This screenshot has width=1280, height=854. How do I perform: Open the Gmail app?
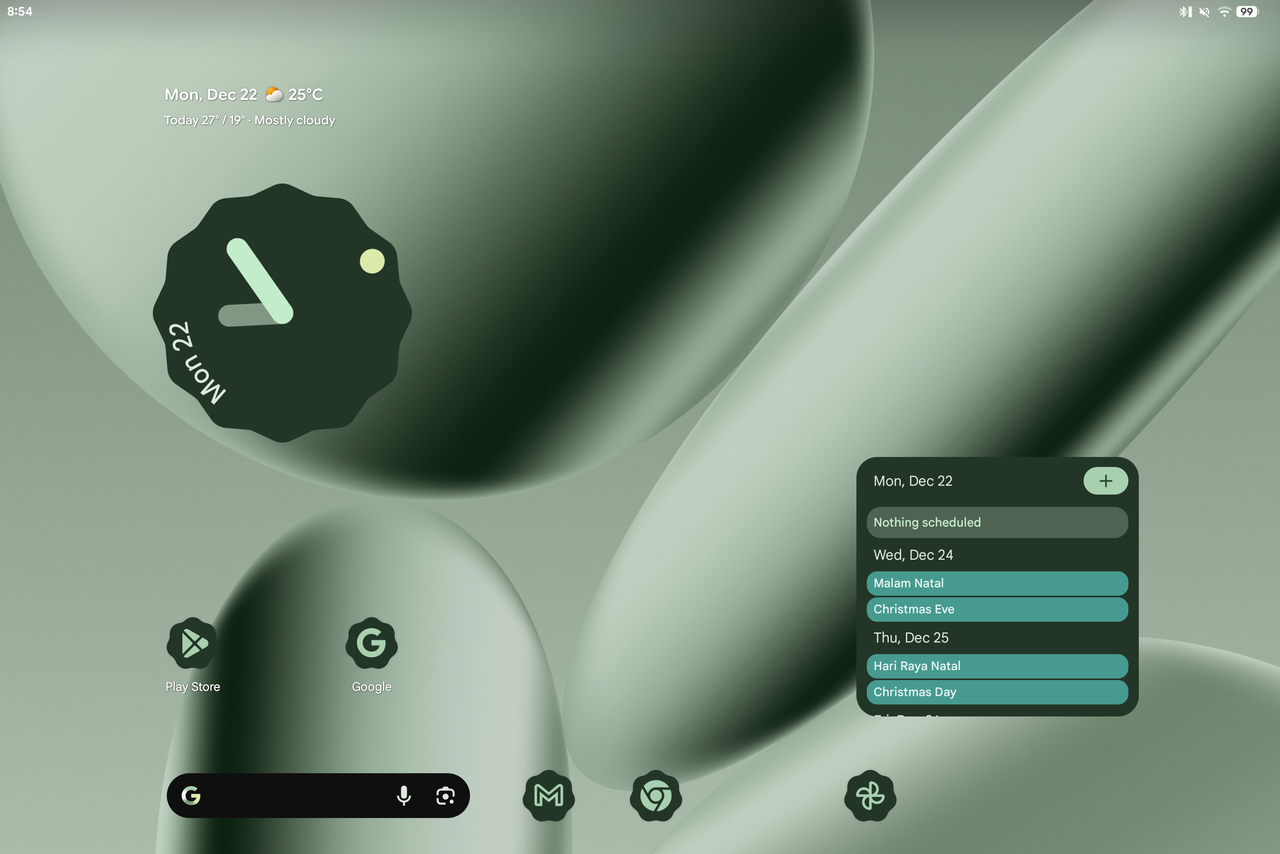tap(548, 796)
